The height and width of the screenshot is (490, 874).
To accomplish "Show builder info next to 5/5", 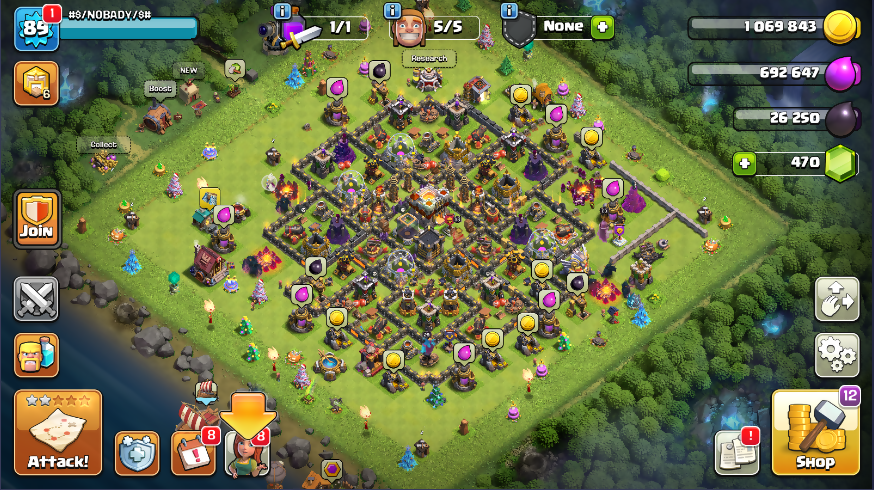I will click(395, 11).
